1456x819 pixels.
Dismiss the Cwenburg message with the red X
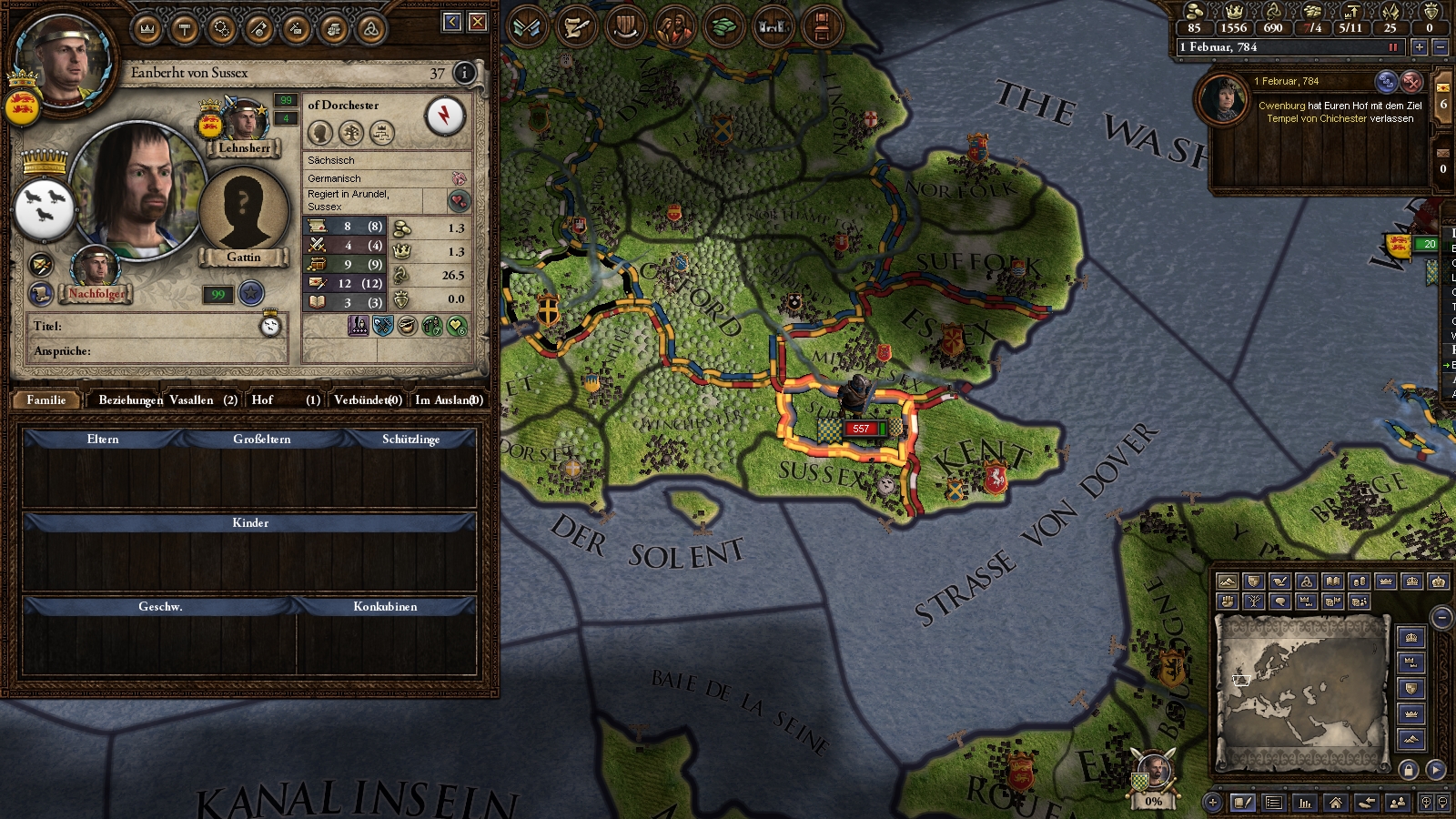click(1411, 82)
